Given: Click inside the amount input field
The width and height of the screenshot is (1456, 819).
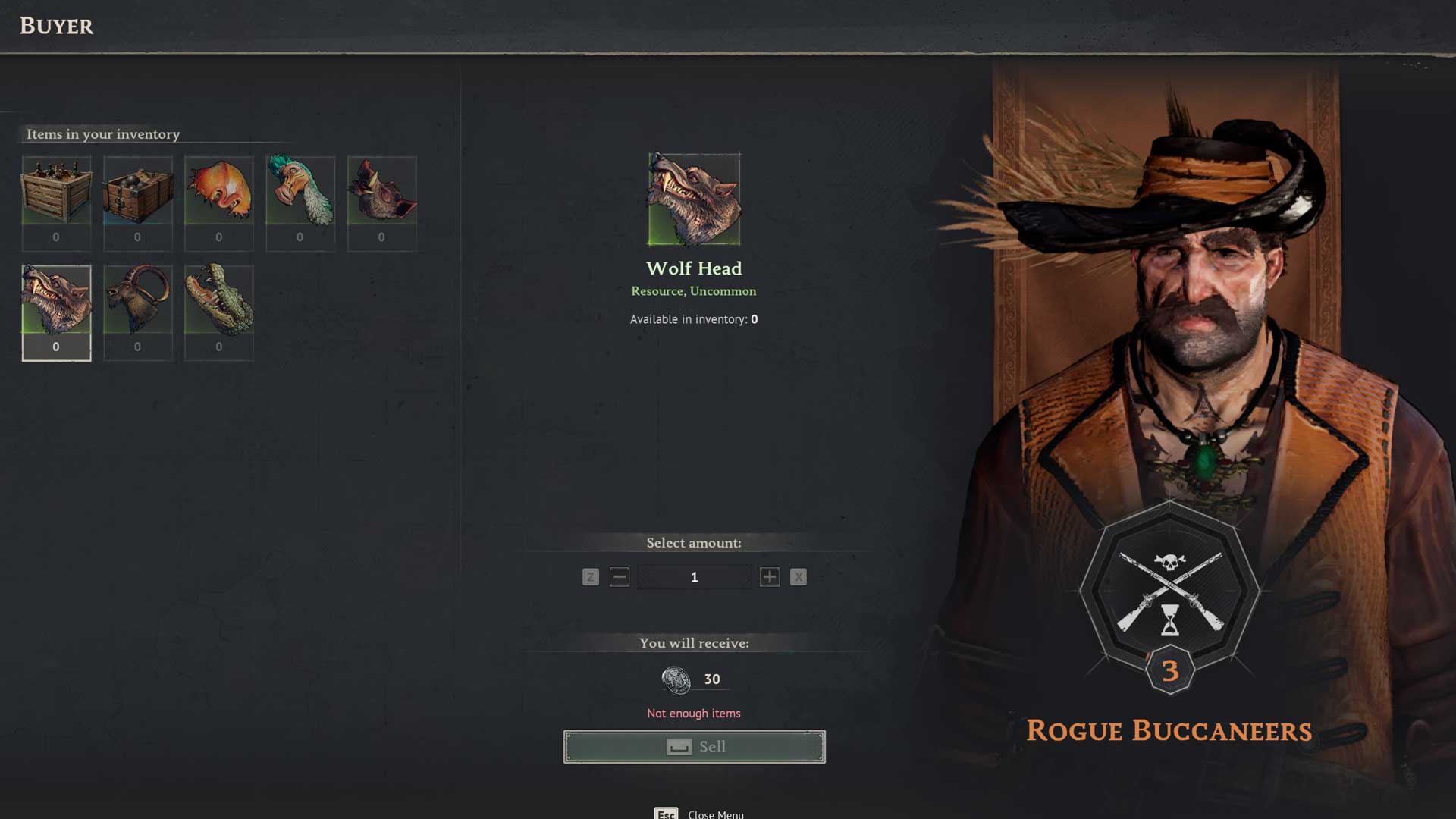Looking at the screenshot, I should pos(694,576).
